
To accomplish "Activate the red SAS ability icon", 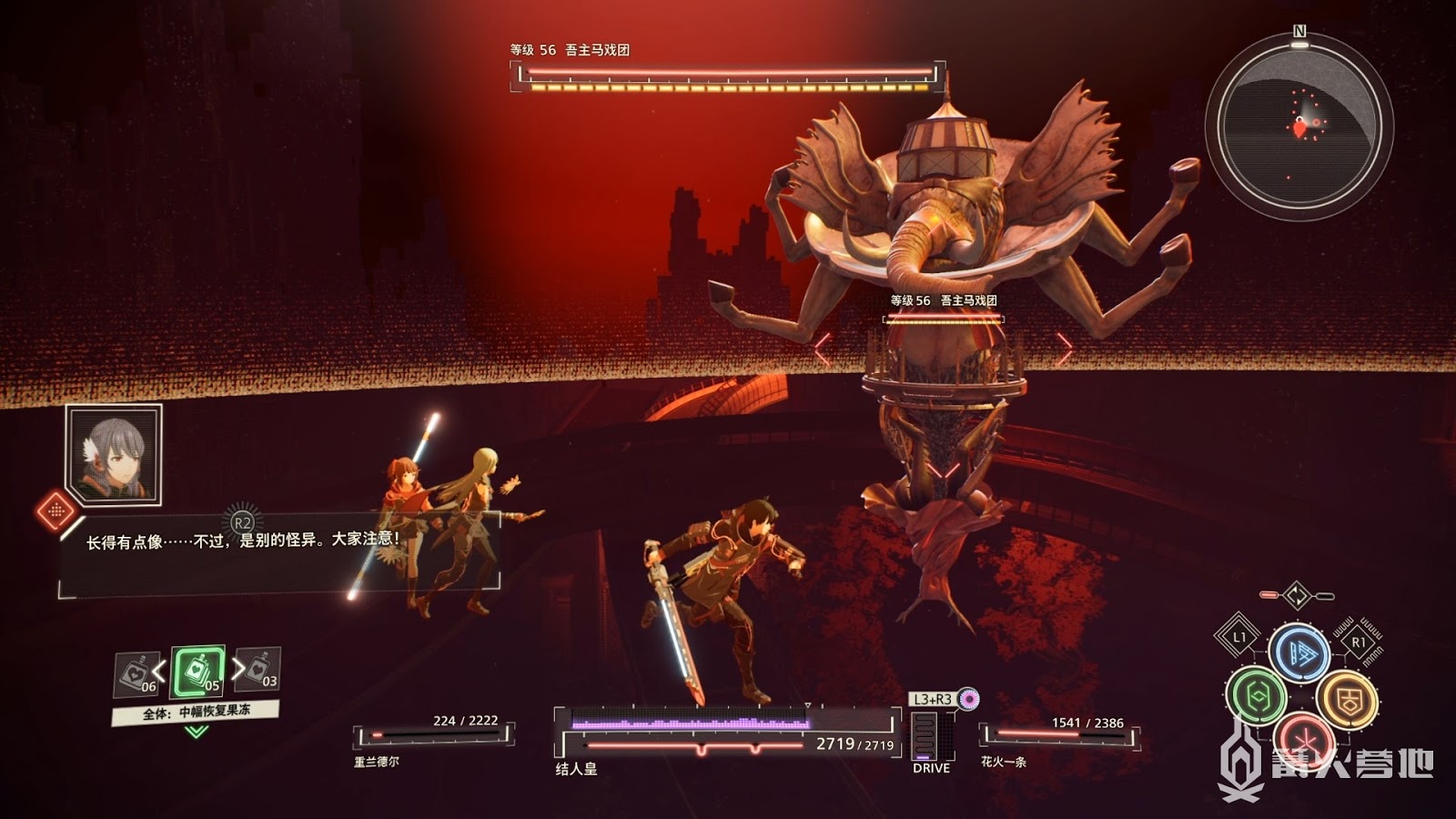I will [1303, 735].
